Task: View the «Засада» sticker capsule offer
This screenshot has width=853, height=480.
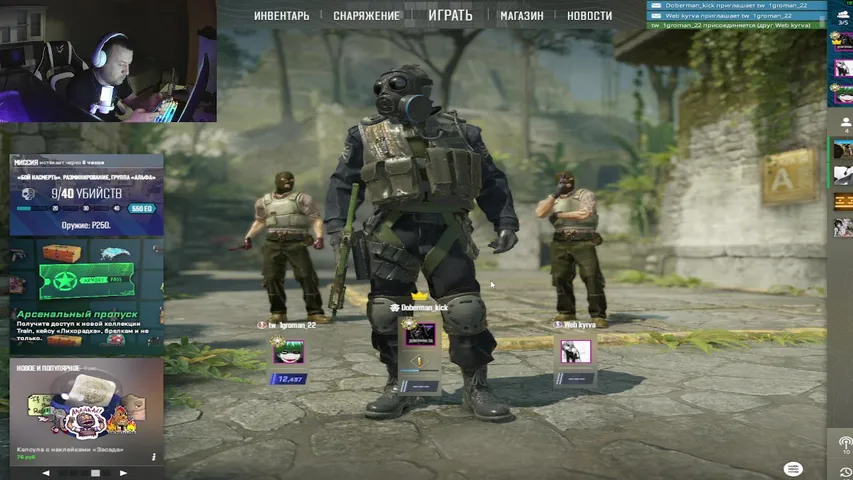Action: coord(86,410)
